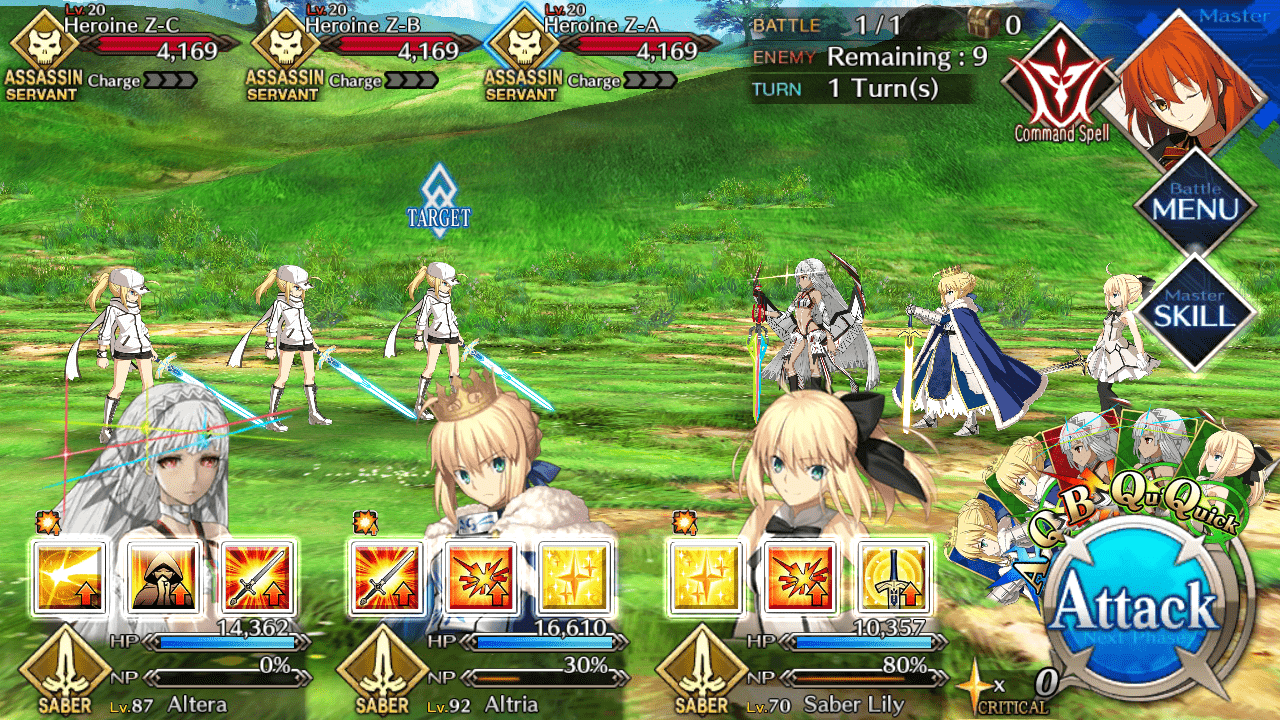1280x720 pixels.
Task: Use Altria's golden star sparkle skill
Action: (575, 578)
